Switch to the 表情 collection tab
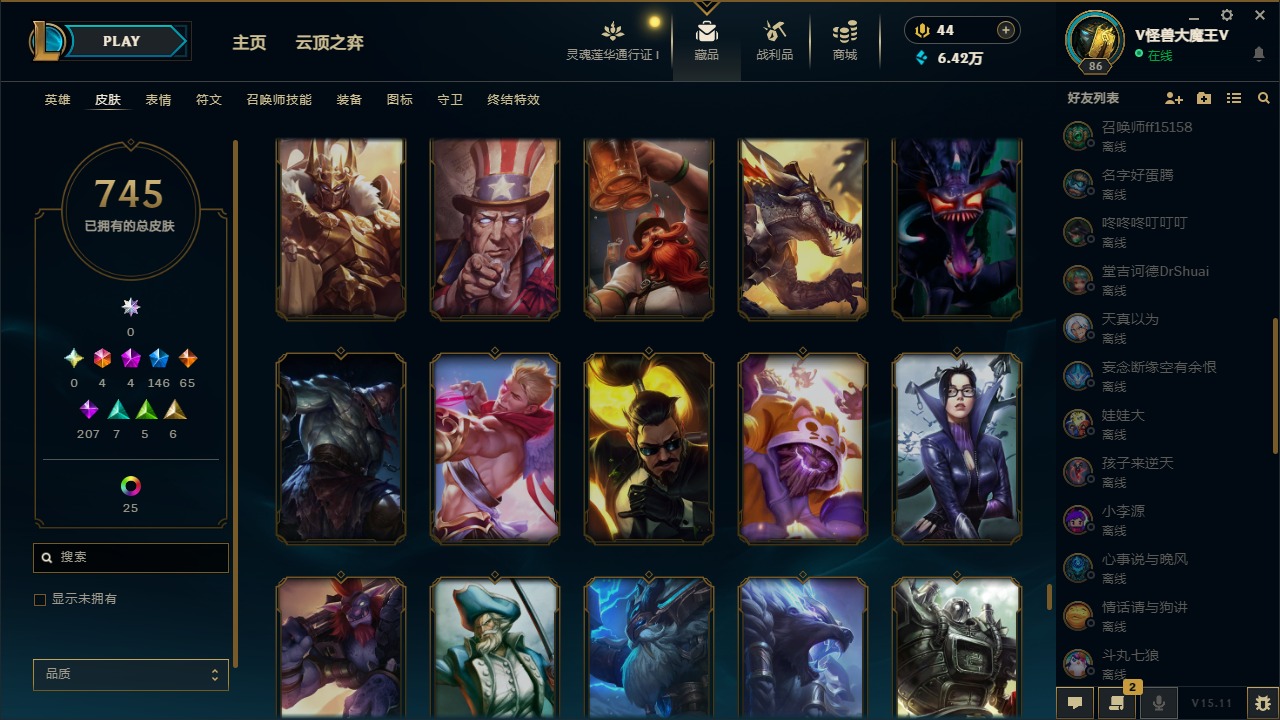 pyautogui.click(x=158, y=99)
